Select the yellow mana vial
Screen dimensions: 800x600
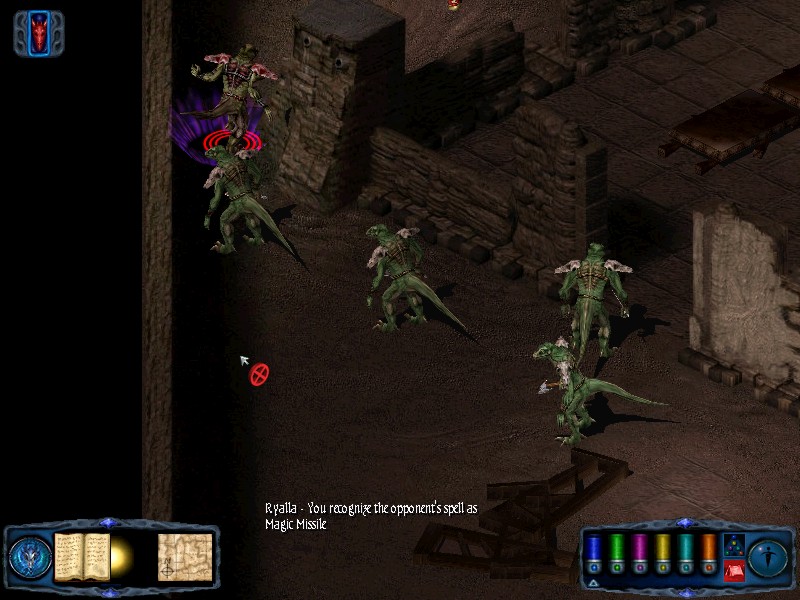point(662,552)
